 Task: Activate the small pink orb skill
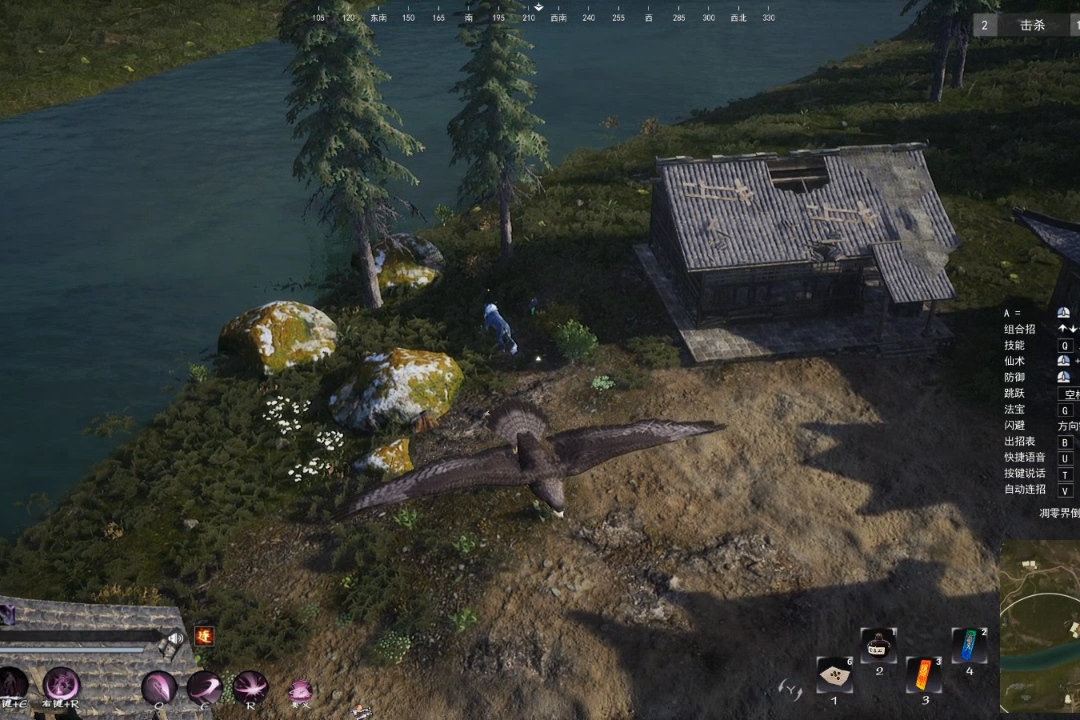tap(299, 689)
